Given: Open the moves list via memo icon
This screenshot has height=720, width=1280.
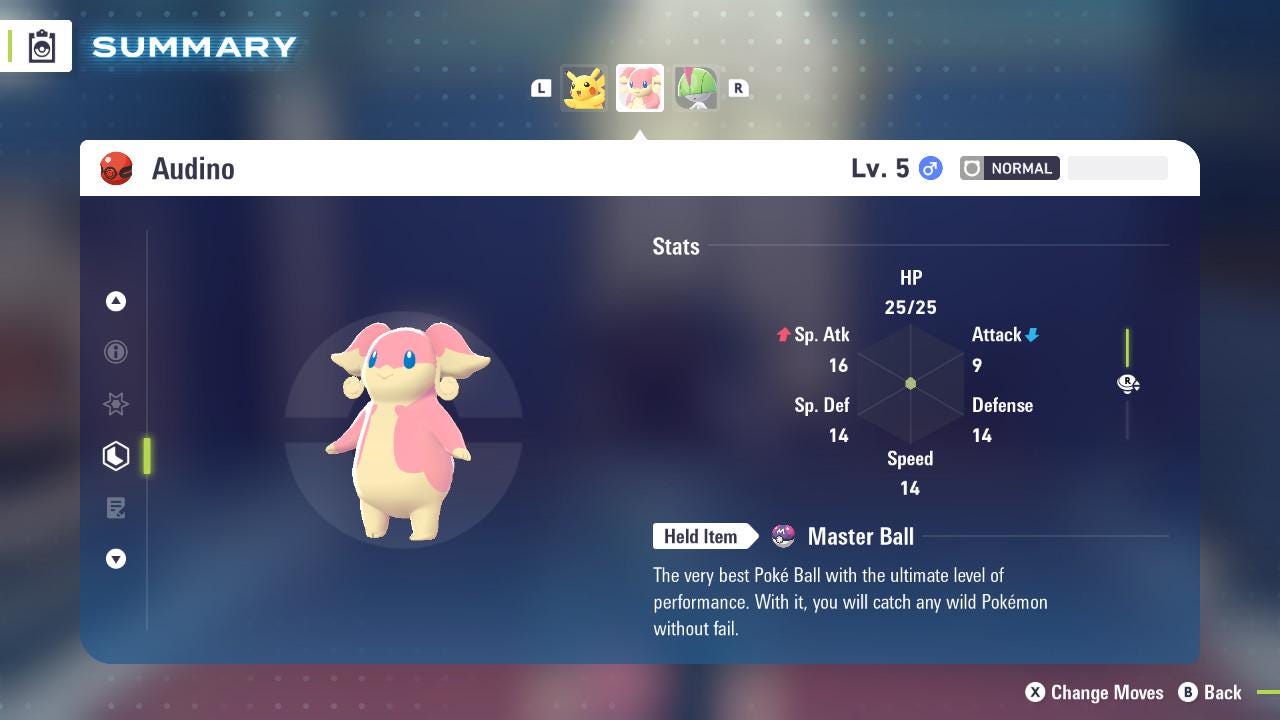Looking at the screenshot, I should [x=116, y=508].
